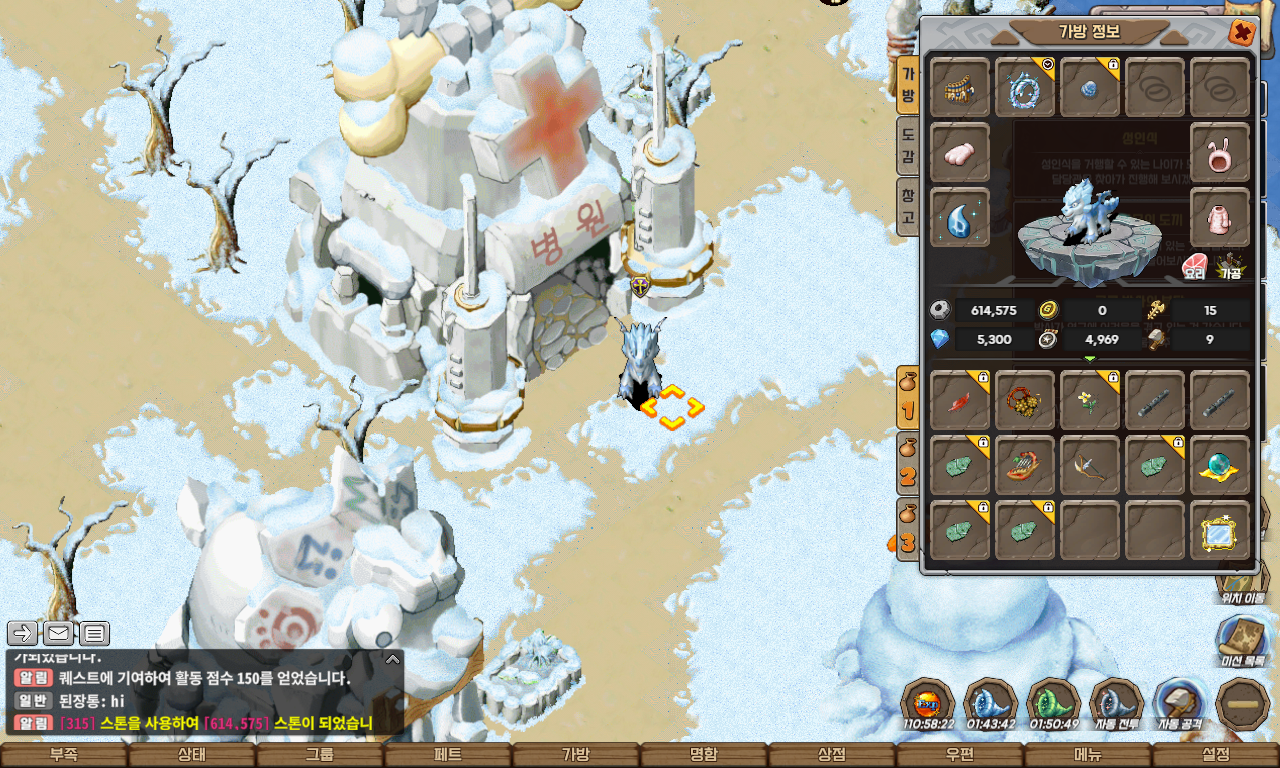Open the 상점 shop menu
Screen dimensions: 1280x768
[x=832, y=755]
